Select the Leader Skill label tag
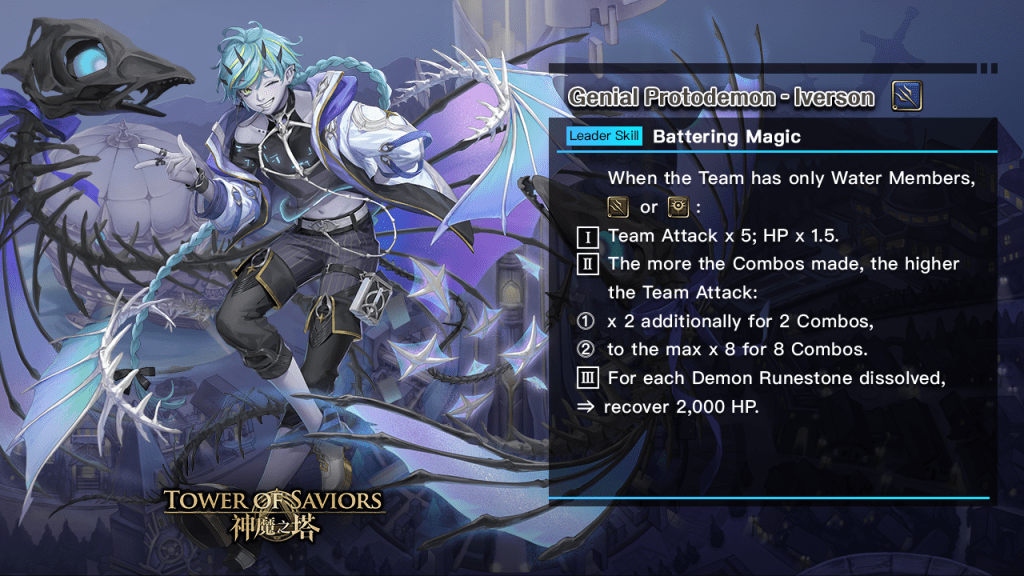 [x=604, y=136]
